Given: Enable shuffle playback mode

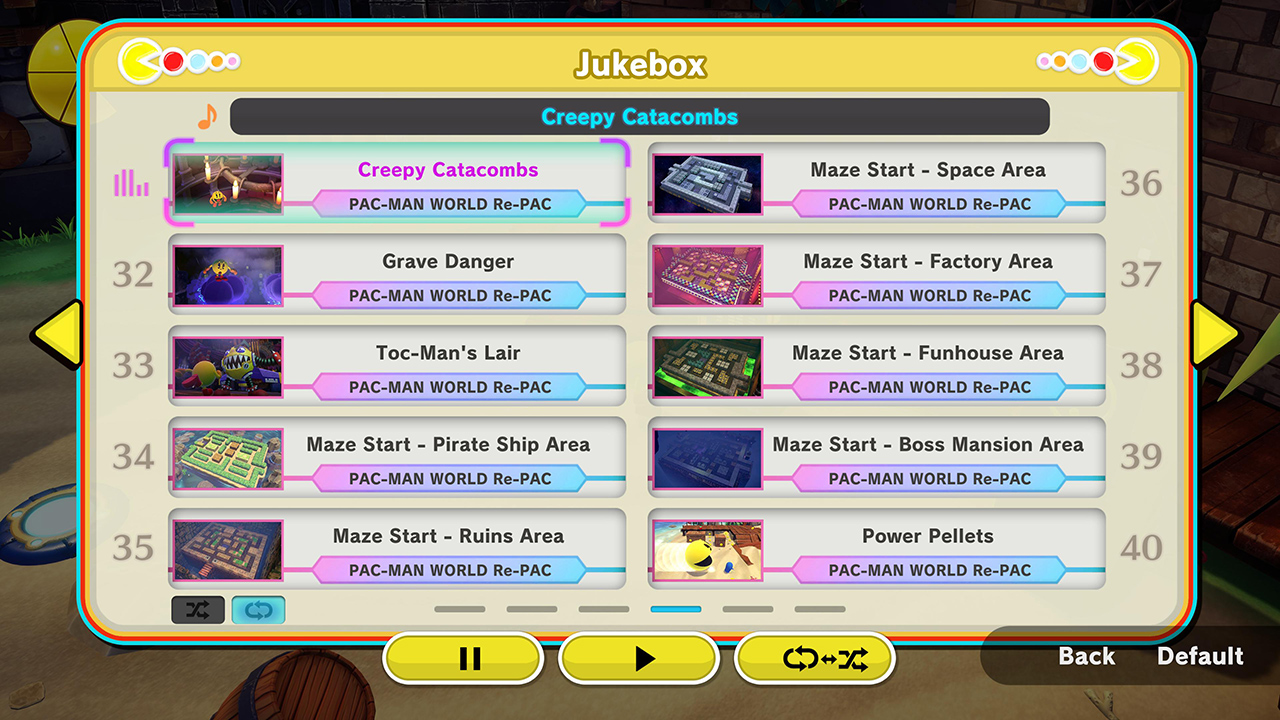Looking at the screenshot, I should [198, 609].
